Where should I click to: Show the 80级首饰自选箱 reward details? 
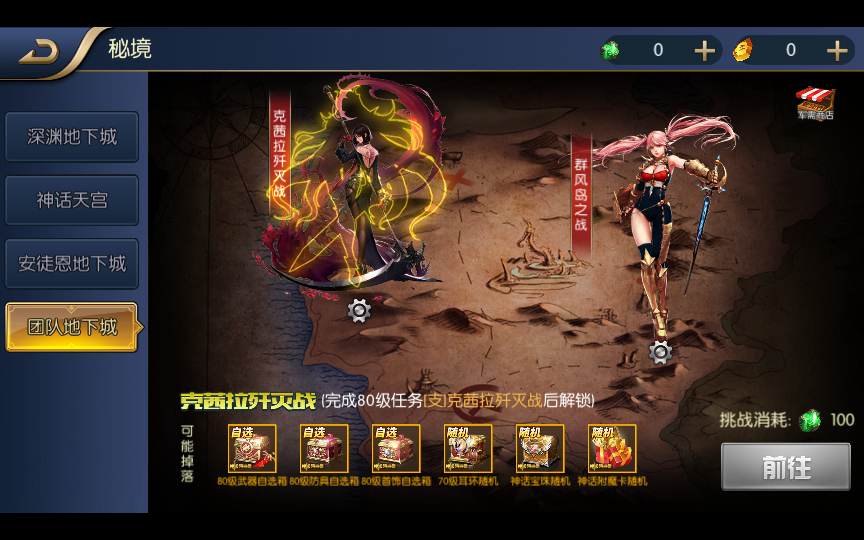397,449
